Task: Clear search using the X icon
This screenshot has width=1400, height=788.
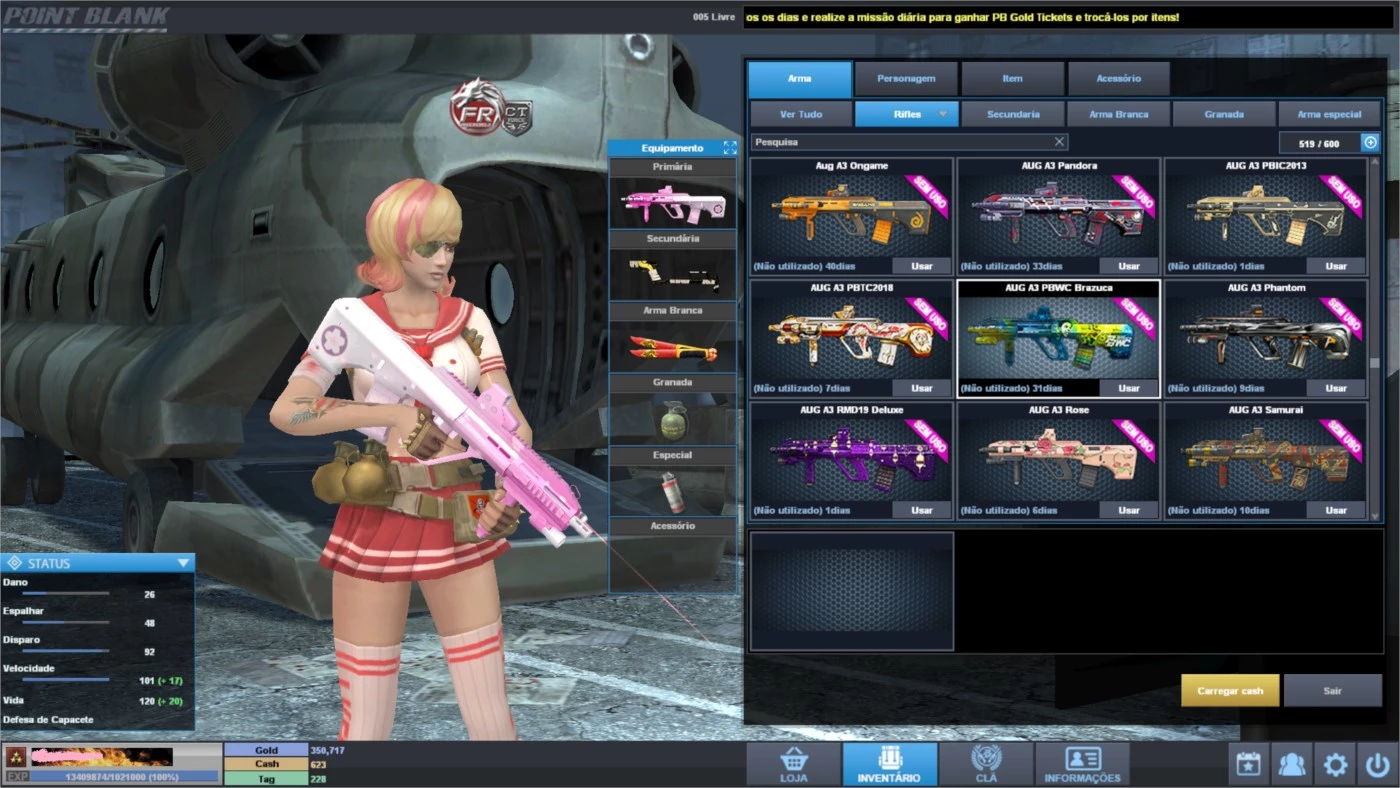Action: tap(1059, 141)
